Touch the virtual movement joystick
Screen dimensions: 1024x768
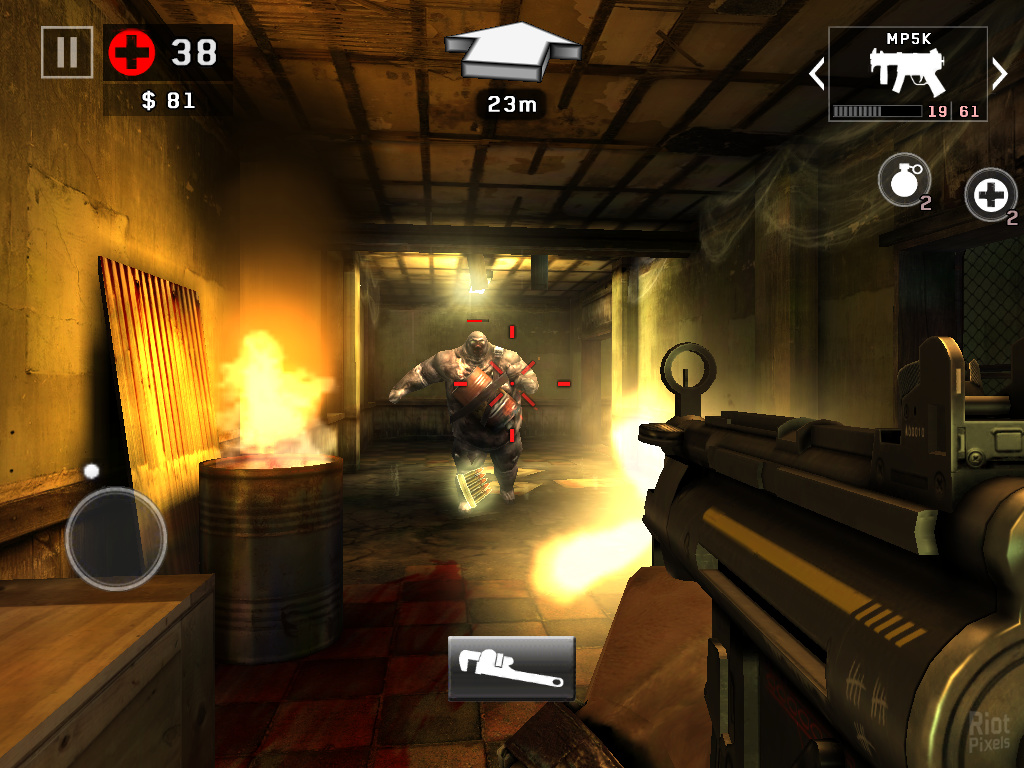[115, 537]
